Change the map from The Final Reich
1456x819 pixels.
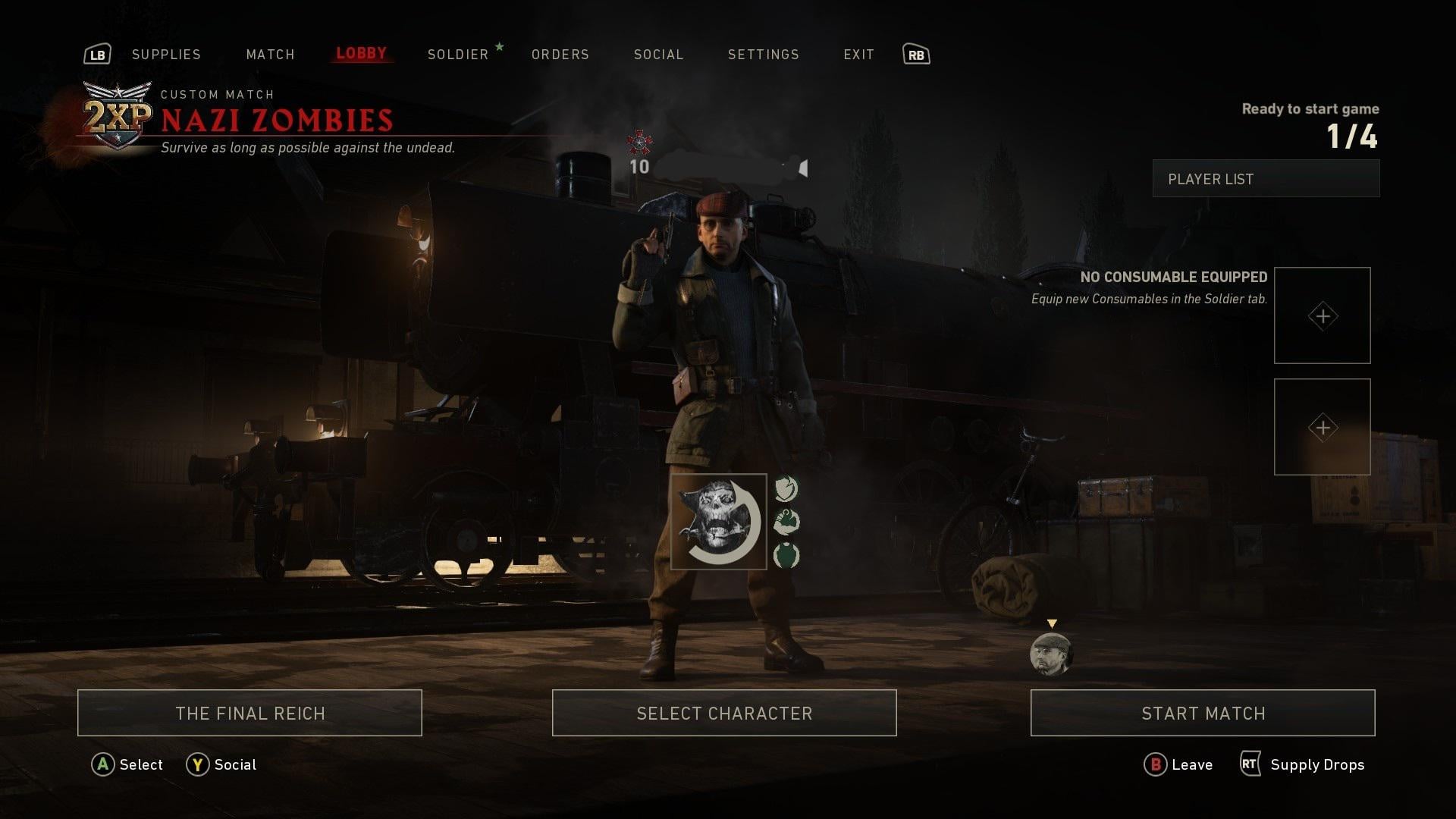coord(249,713)
